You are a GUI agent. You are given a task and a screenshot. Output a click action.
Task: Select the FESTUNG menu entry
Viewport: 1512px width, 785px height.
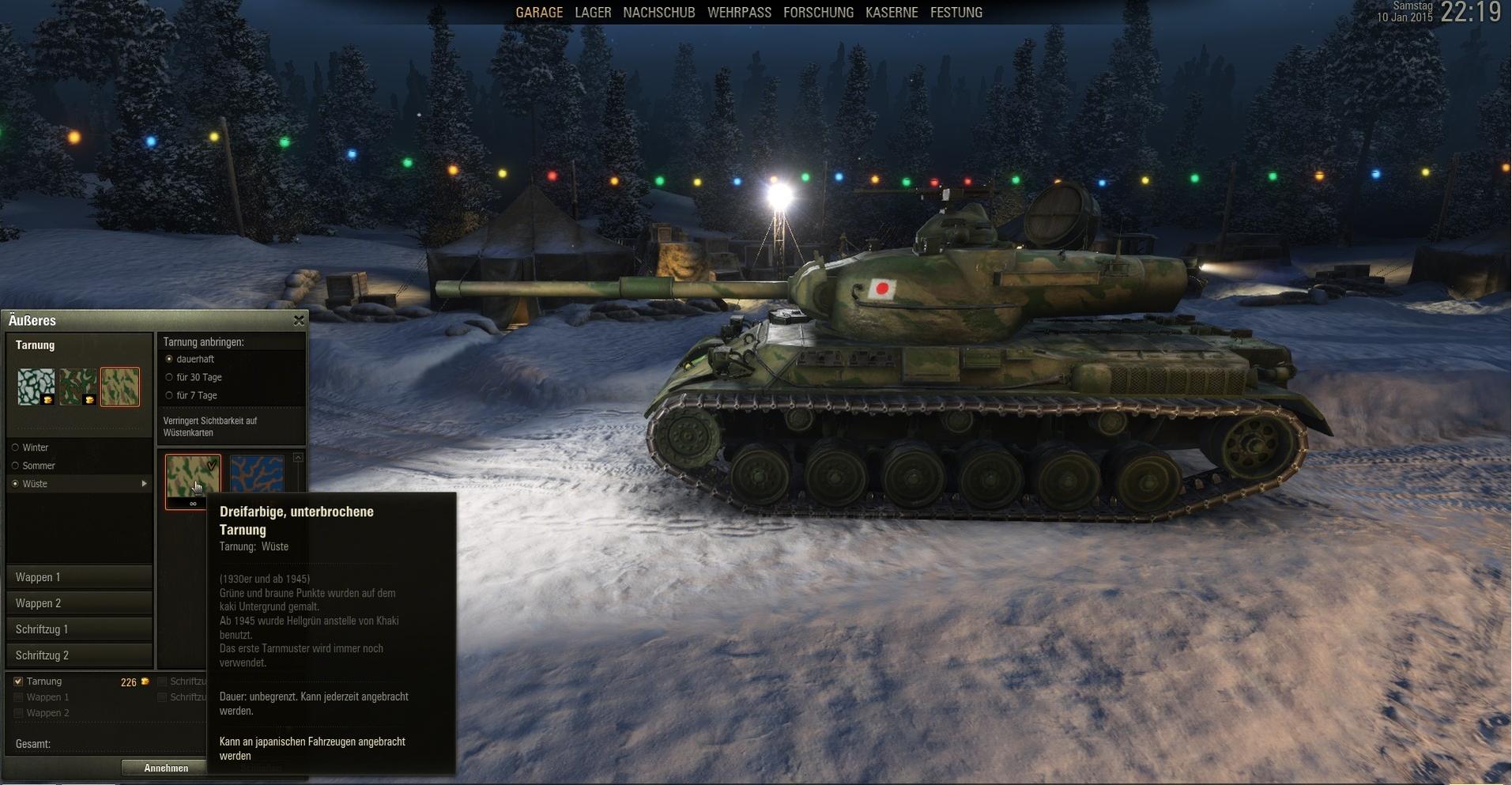[x=956, y=13]
